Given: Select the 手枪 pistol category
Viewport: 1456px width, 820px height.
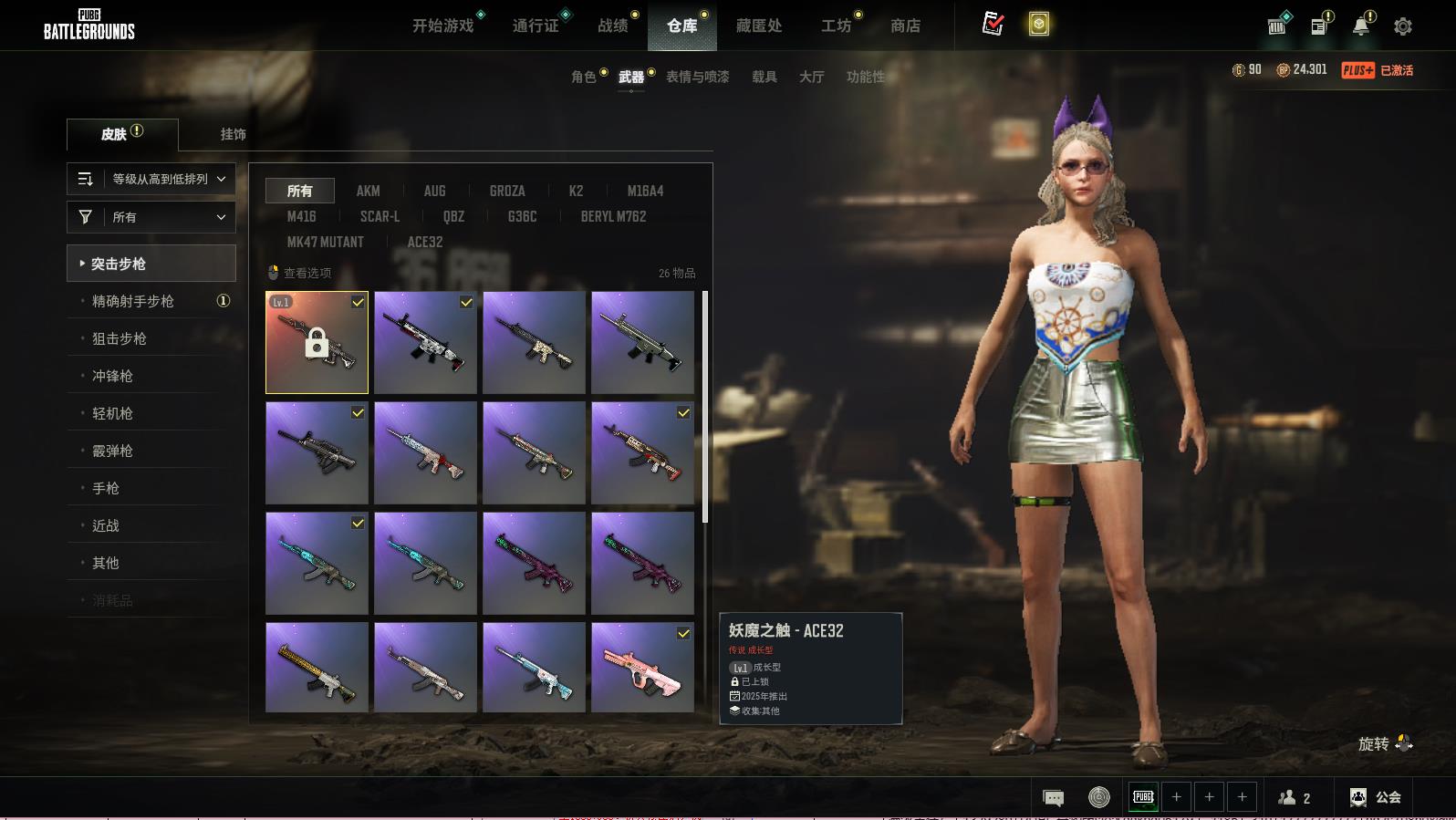Looking at the screenshot, I should point(106,488).
